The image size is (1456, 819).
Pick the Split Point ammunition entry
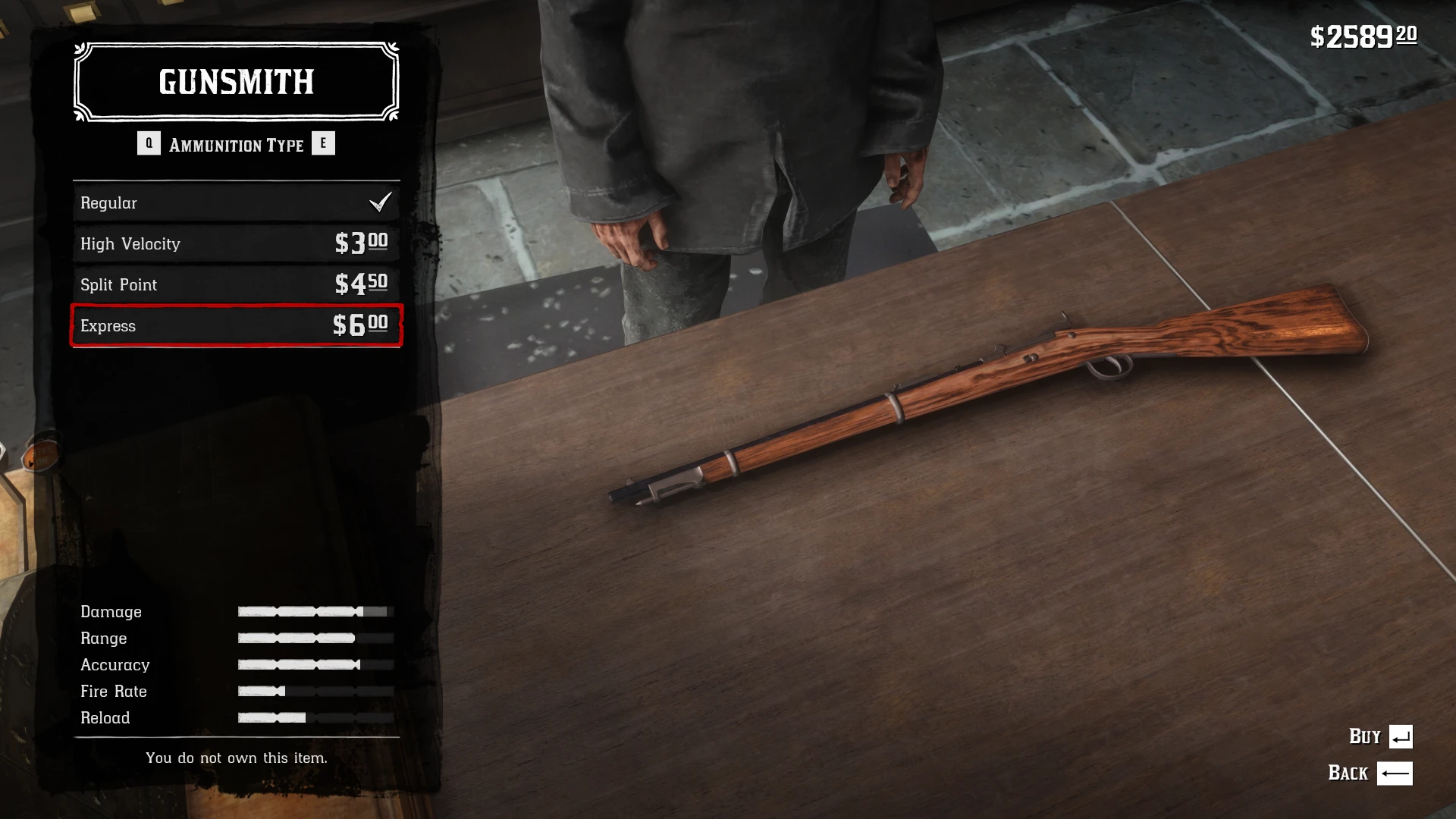coord(236,284)
